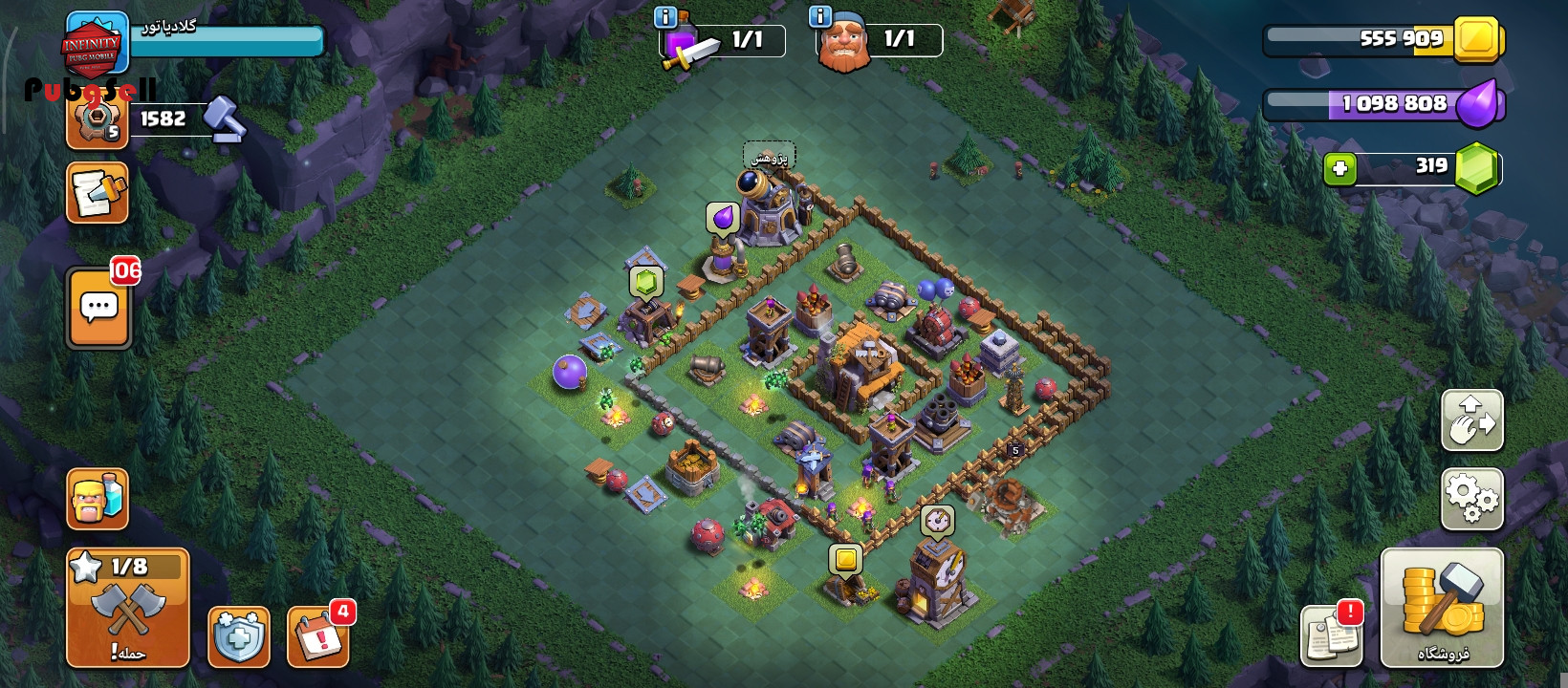Tap the clock bubble above the clock tower
1568x688 pixels.
(937, 521)
